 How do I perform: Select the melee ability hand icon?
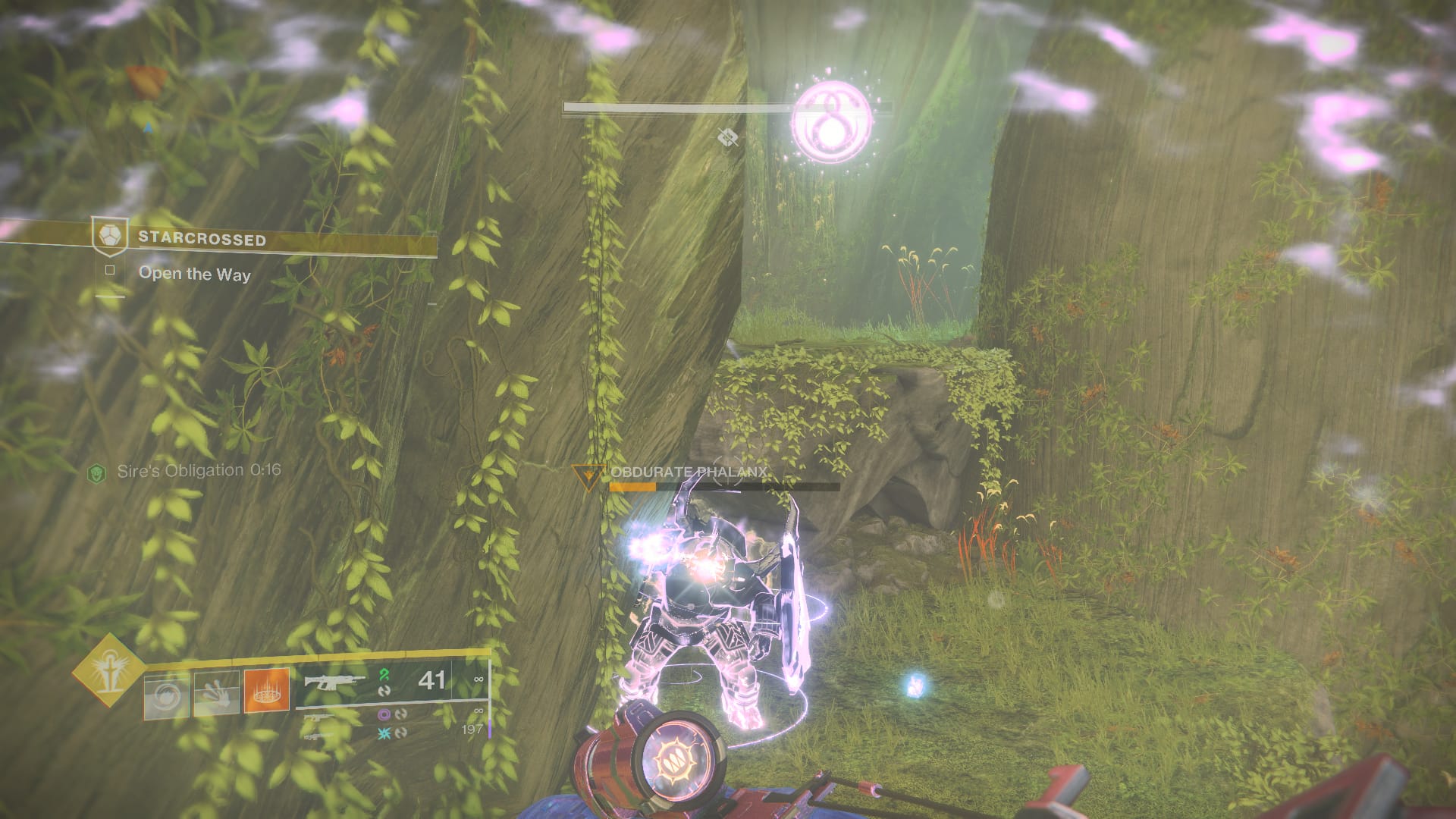pos(218,692)
